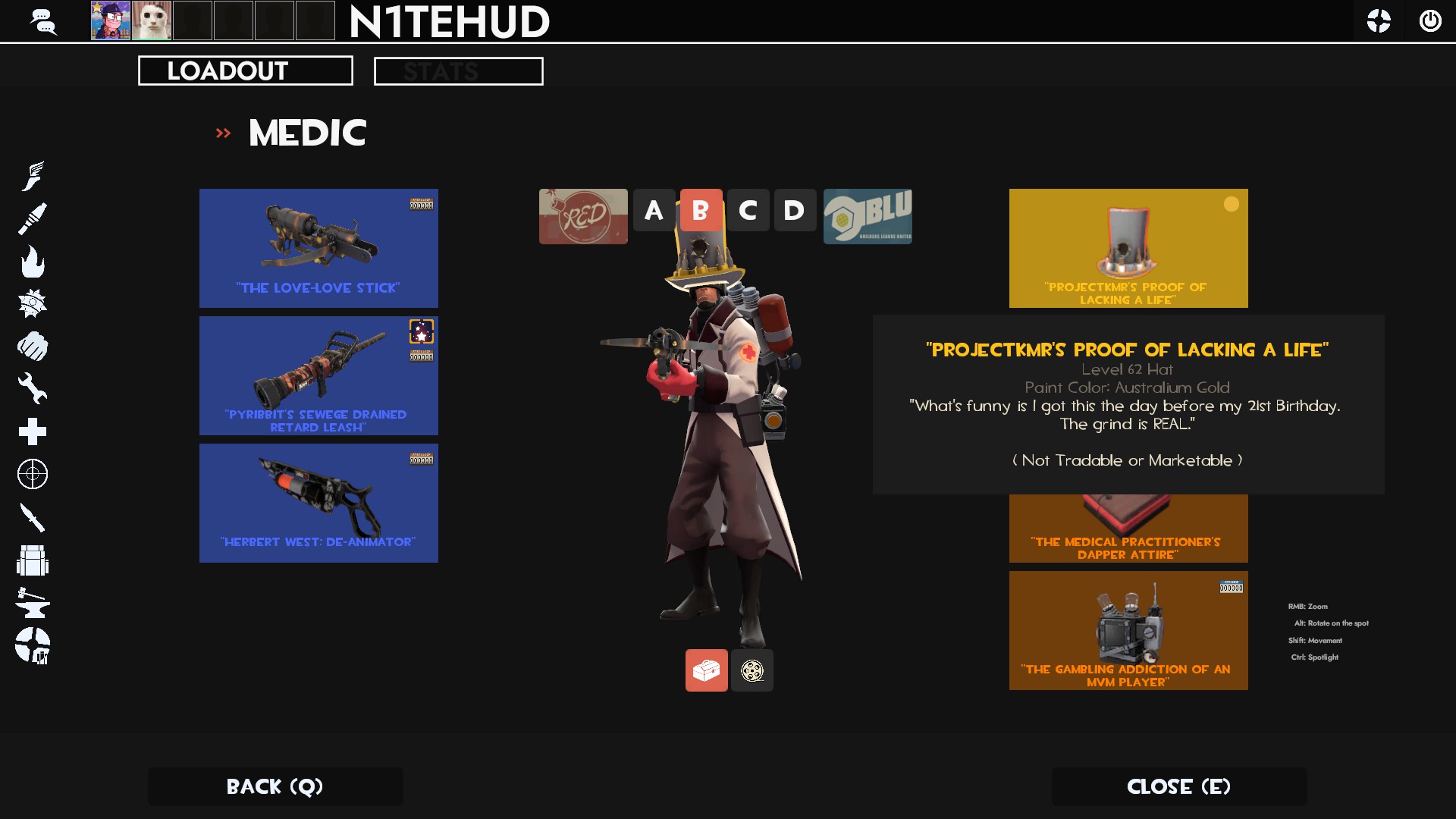Screen dimensions: 1456x819
Task: Select the Herbert West: De-Animator item
Action: point(318,502)
